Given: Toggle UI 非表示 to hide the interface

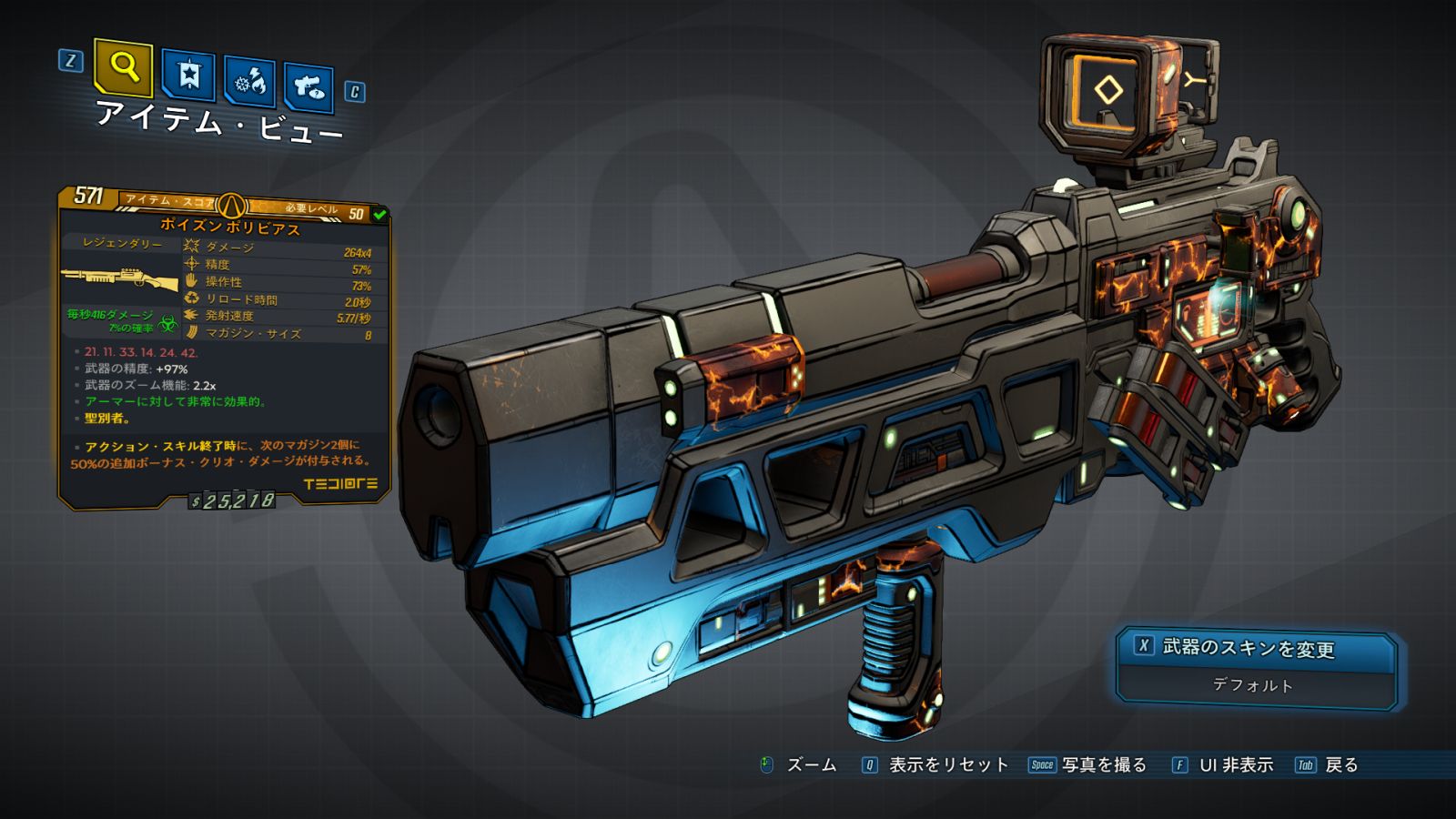Looking at the screenshot, I should (1235, 765).
